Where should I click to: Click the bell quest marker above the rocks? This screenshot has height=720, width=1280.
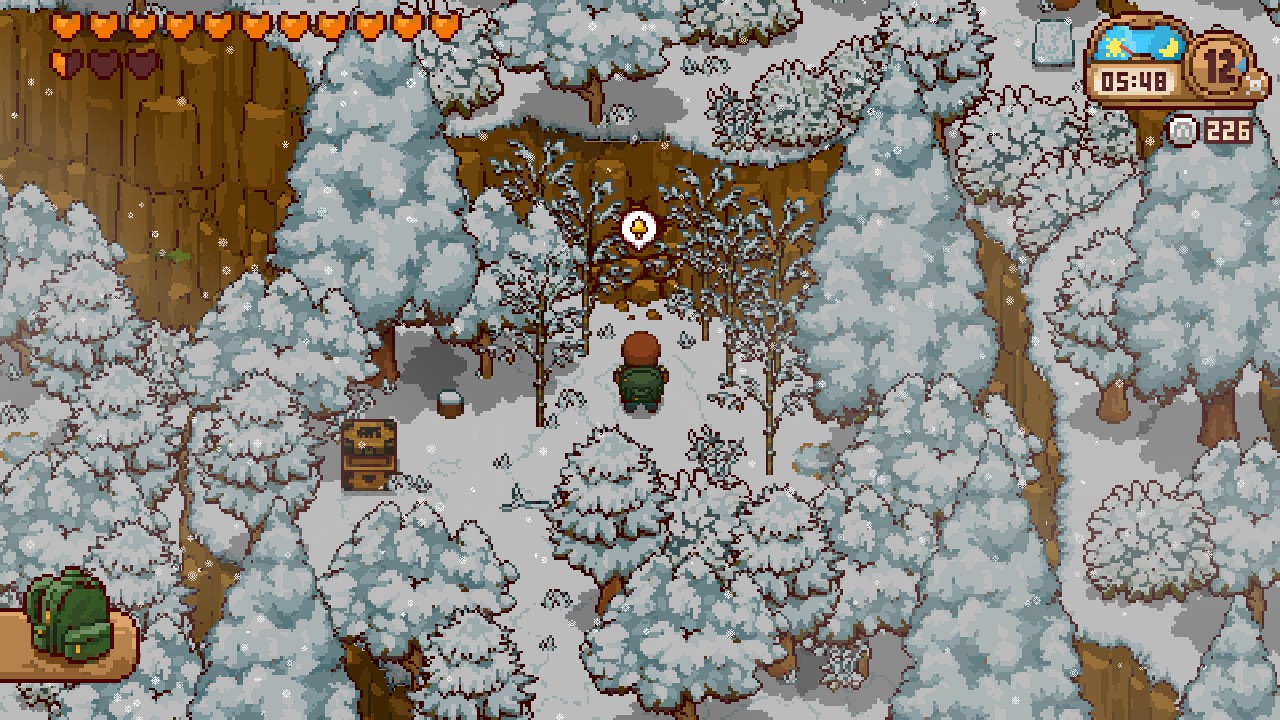click(638, 228)
